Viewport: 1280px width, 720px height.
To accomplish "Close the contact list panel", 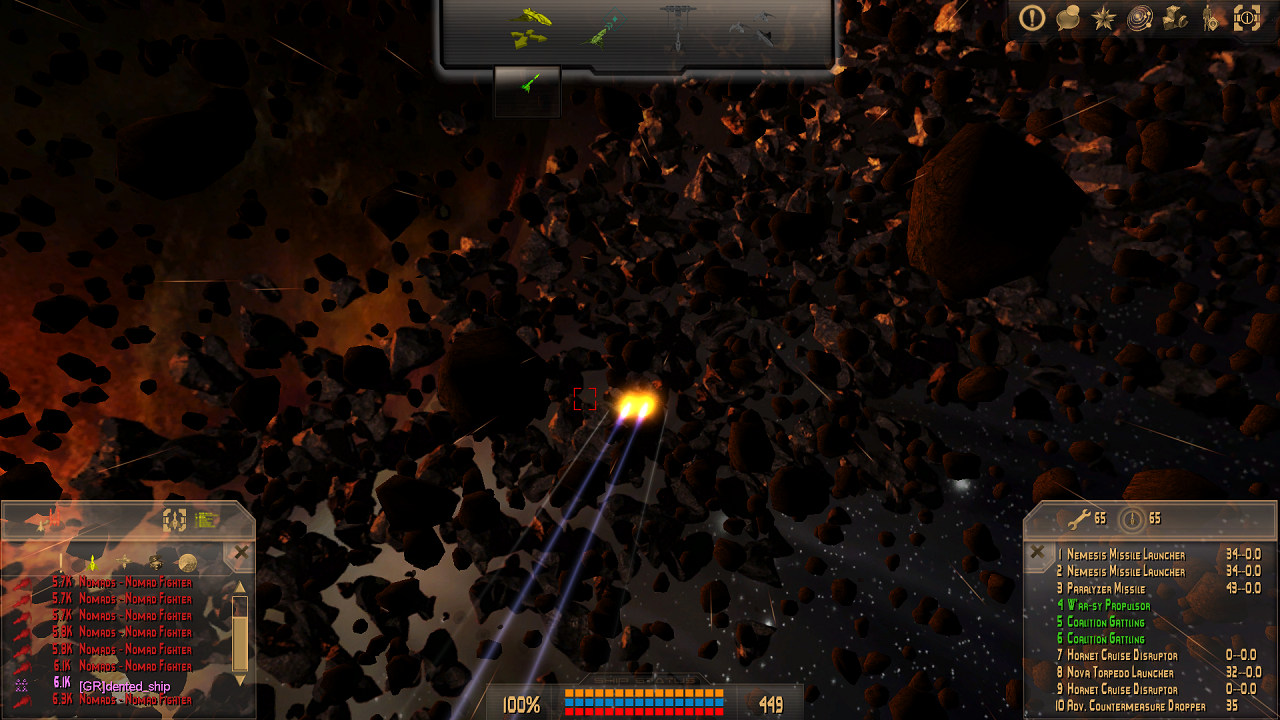I will [241, 552].
